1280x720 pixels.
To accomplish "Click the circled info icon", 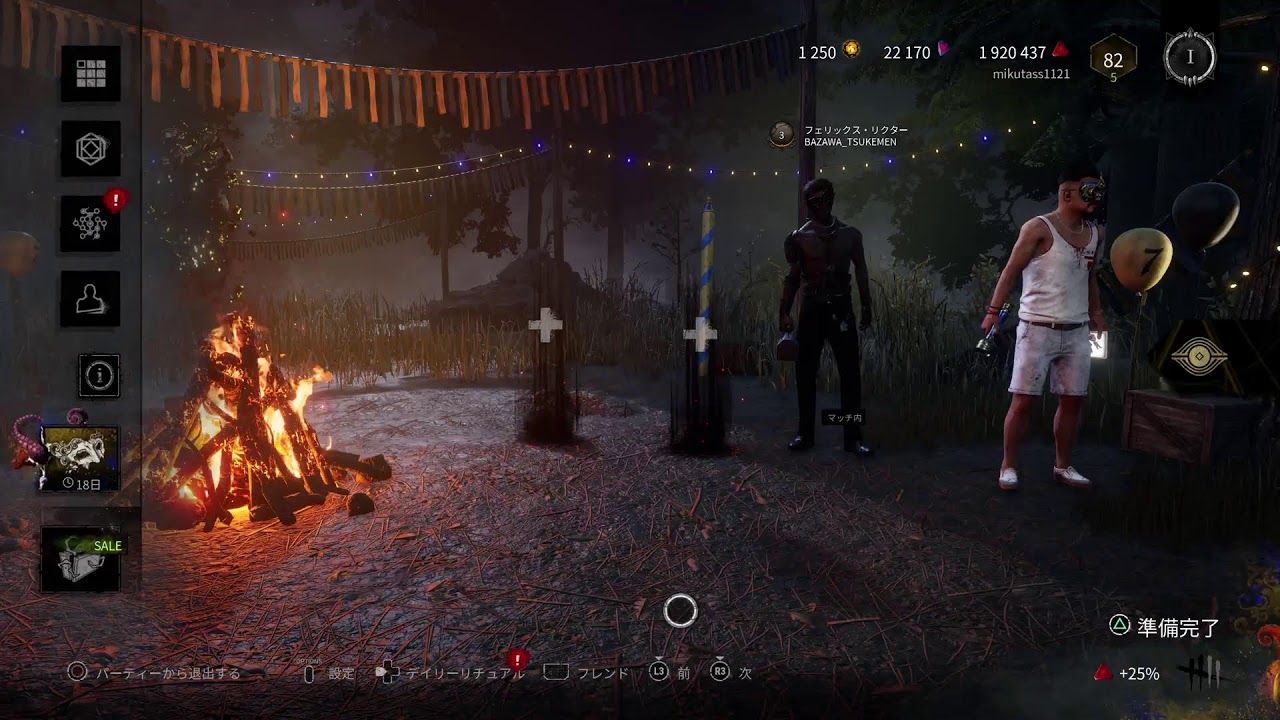I will coord(99,375).
